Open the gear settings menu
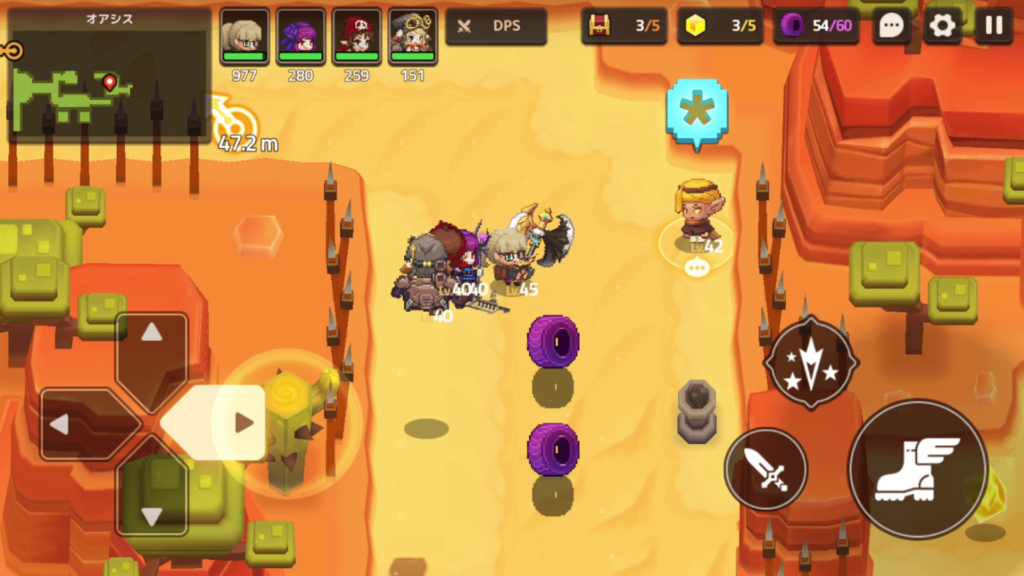Screen dimensions: 1024x576 (x=942, y=27)
